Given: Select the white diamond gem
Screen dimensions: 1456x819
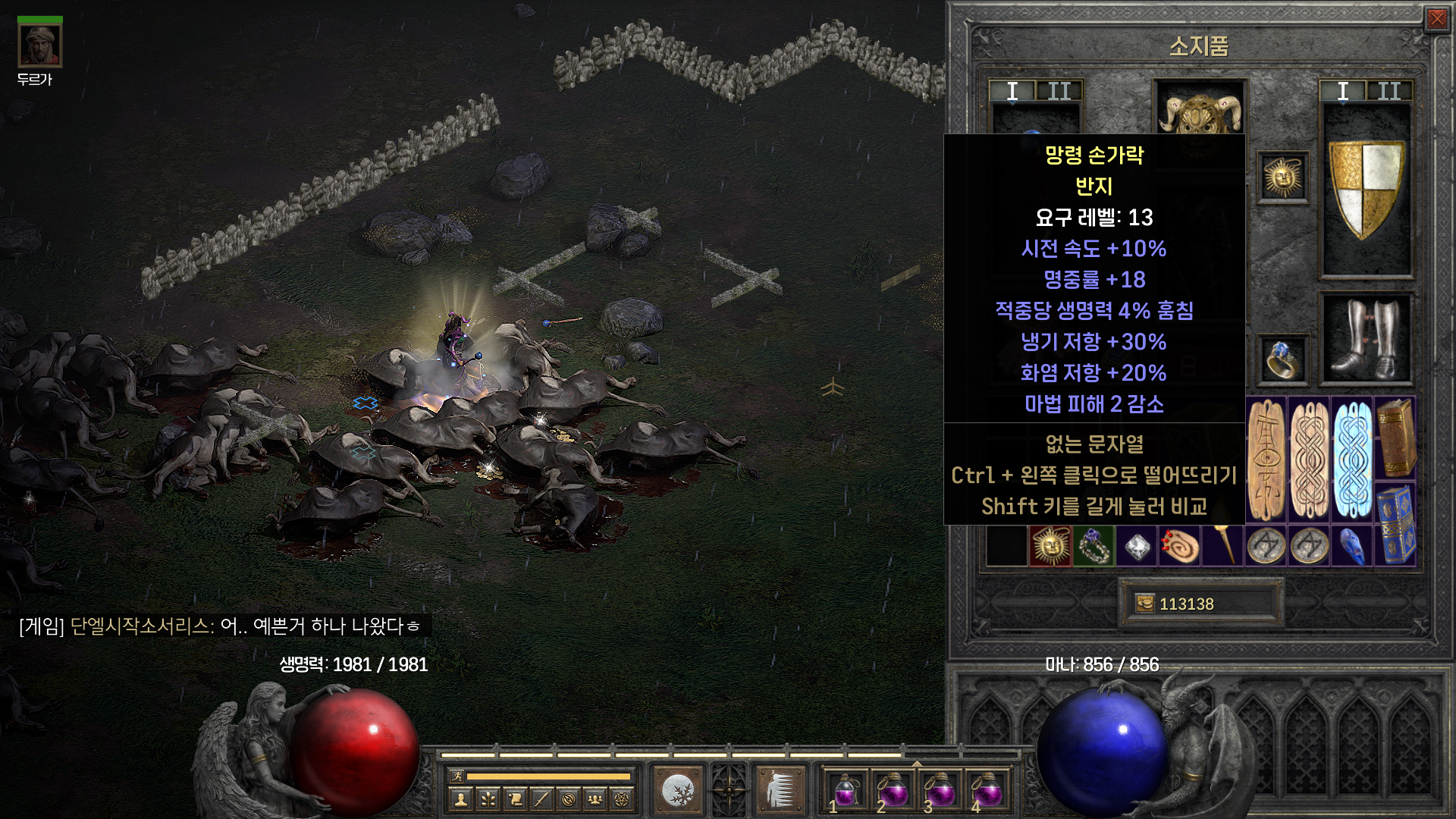Looking at the screenshot, I should (x=1137, y=546).
